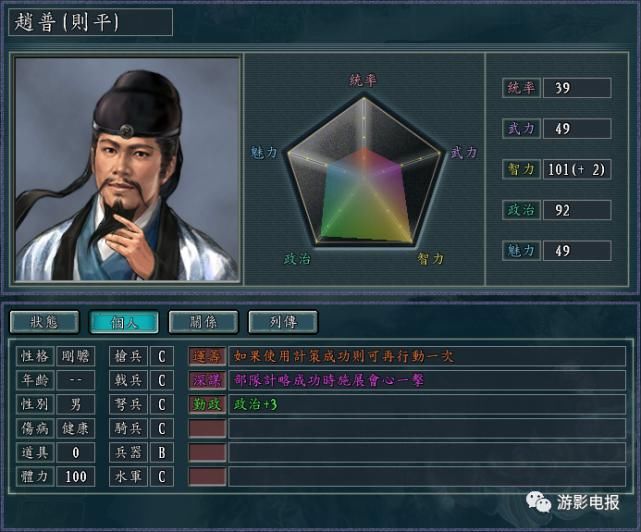Click the officer portrait of 趙普
641x532 pixels.
pos(128,169)
